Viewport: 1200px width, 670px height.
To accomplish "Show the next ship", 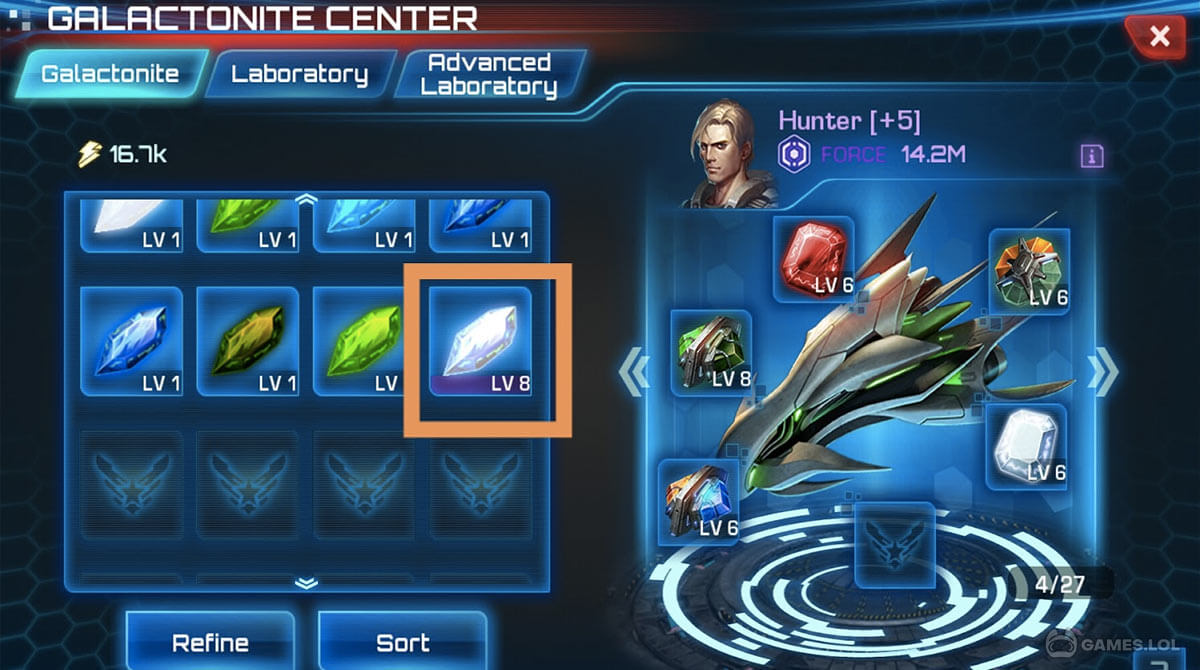I will (1103, 372).
